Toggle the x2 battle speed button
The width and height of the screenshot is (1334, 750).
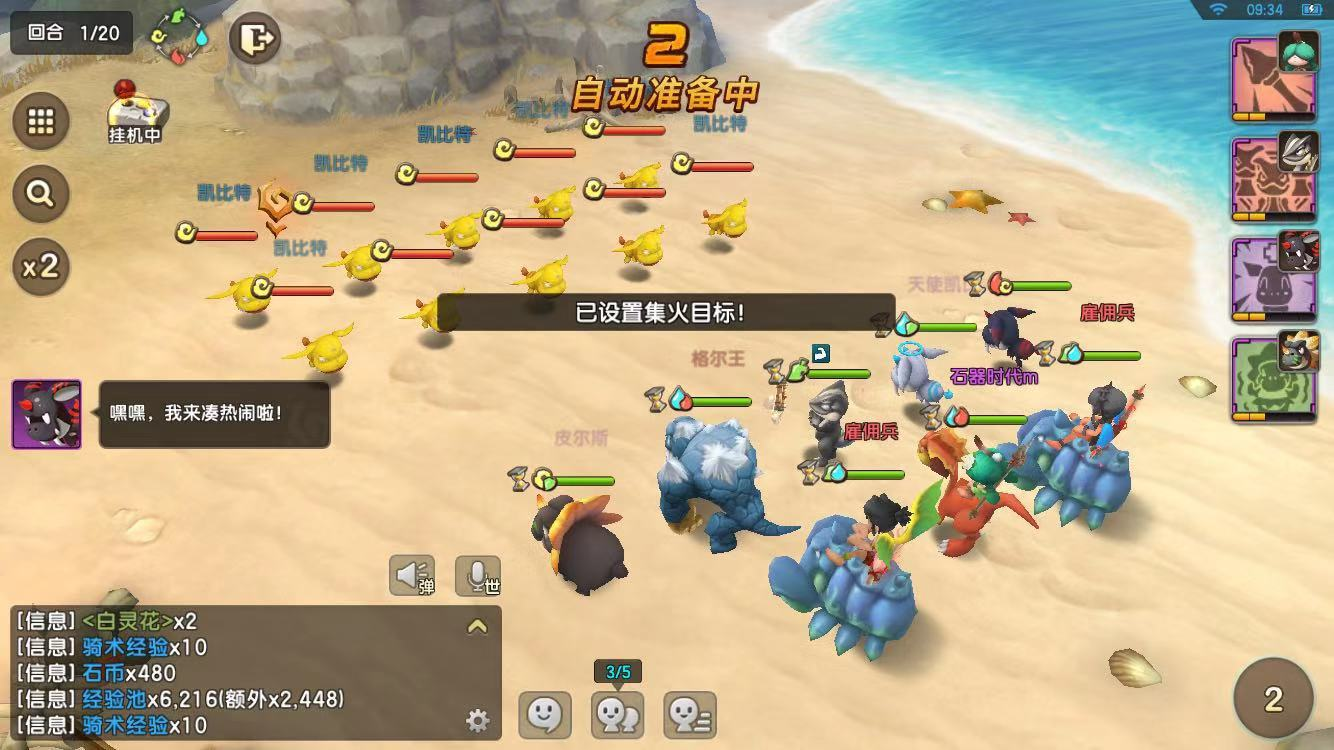(41, 266)
